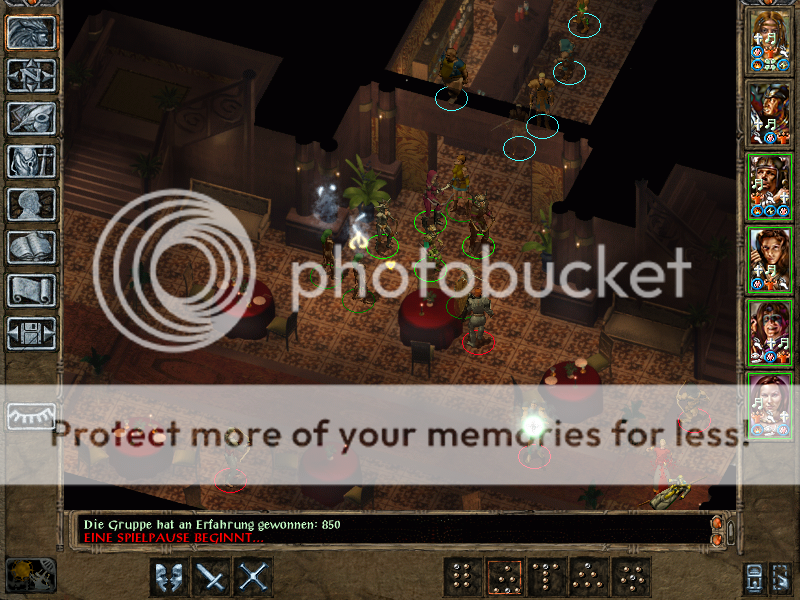Select the helmeted warrior party portrait

coord(770,113)
